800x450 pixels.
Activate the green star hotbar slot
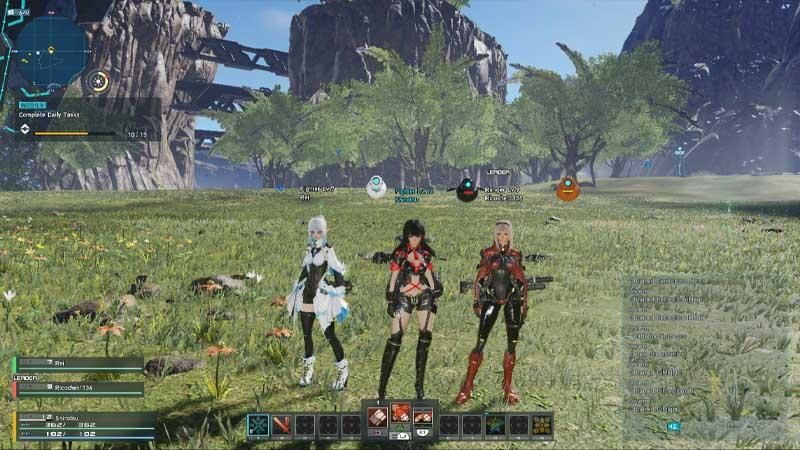pos(495,425)
